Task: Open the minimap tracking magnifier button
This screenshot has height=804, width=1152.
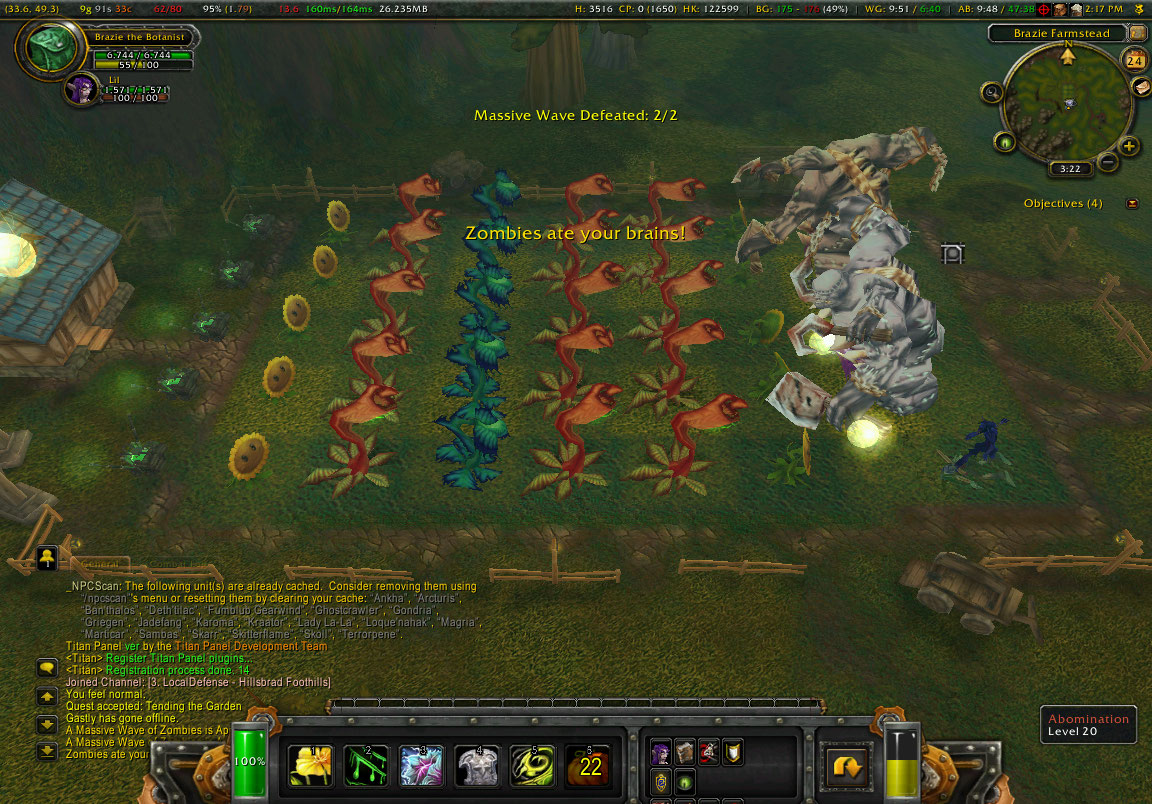Action: click(993, 93)
